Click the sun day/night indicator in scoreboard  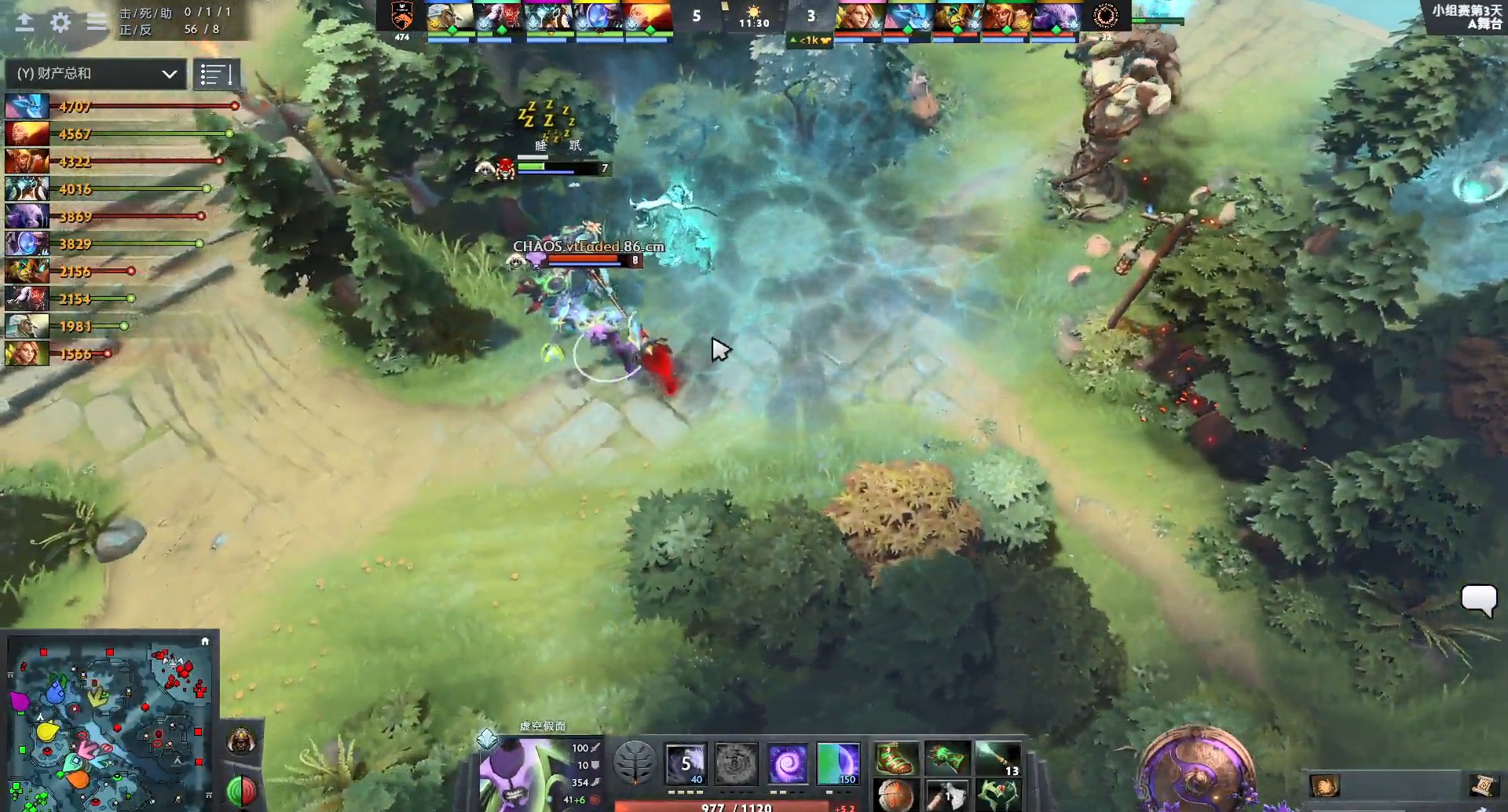(x=754, y=11)
